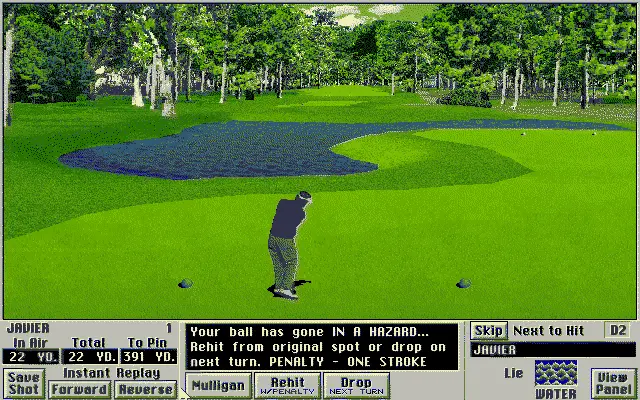Play instant replay Forward

(79, 389)
